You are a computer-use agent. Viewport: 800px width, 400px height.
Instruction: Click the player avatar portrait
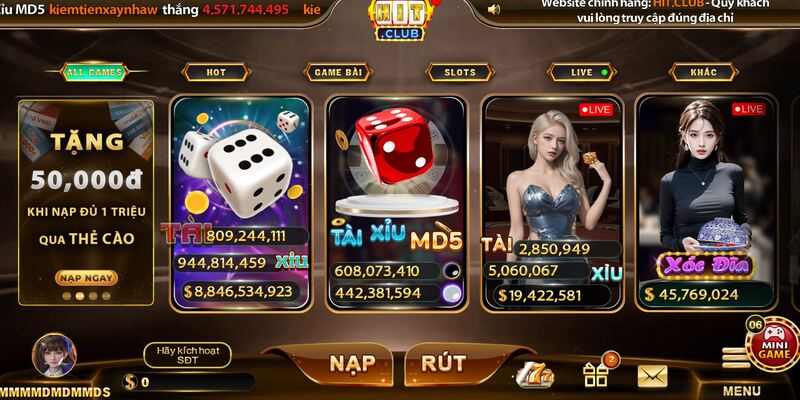(x=53, y=354)
